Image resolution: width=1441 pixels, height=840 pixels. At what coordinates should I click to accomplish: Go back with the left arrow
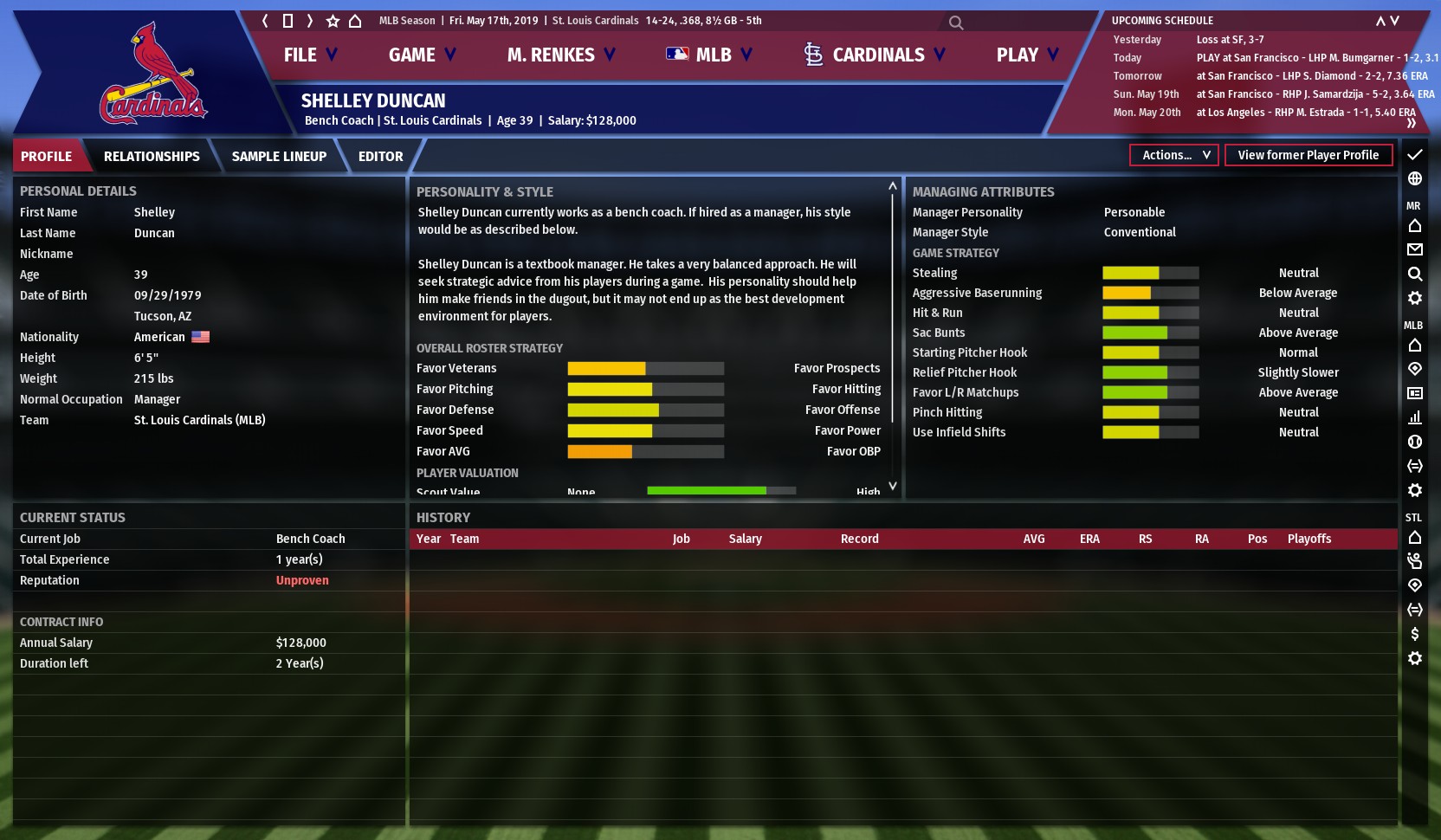pyautogui.click(x=265, y=21)
